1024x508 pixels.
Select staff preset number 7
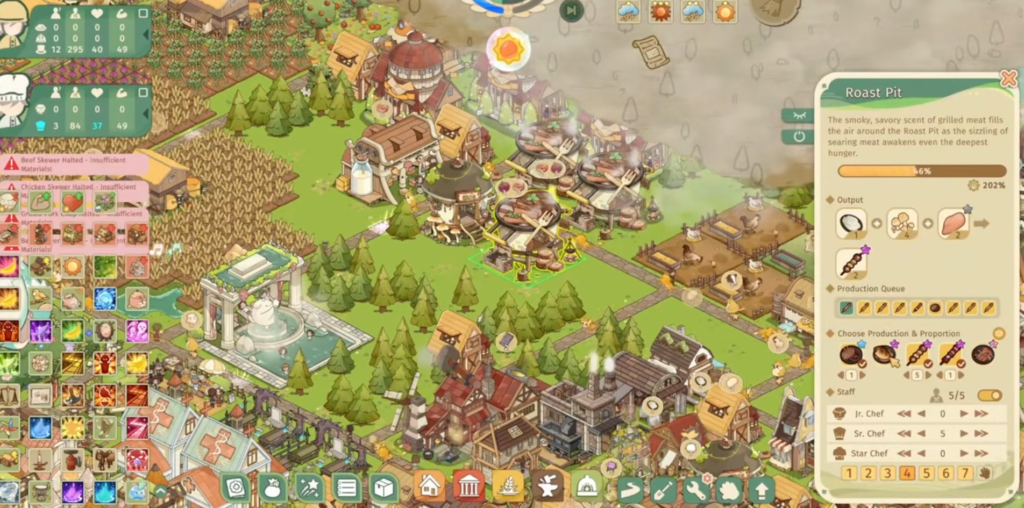tap(965, 473)
